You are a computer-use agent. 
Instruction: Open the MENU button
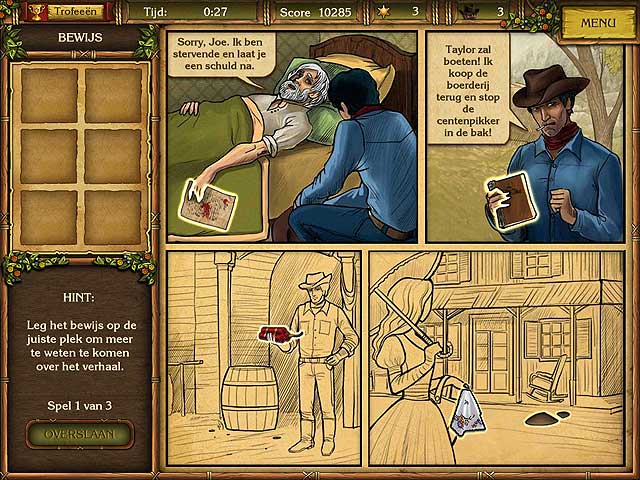tap(597, 23)
